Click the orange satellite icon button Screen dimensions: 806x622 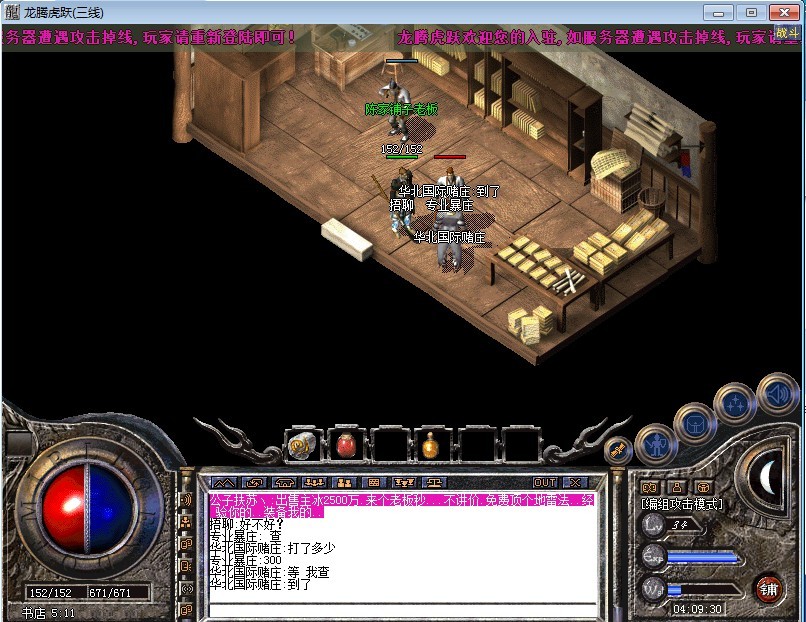pos(616,450)
